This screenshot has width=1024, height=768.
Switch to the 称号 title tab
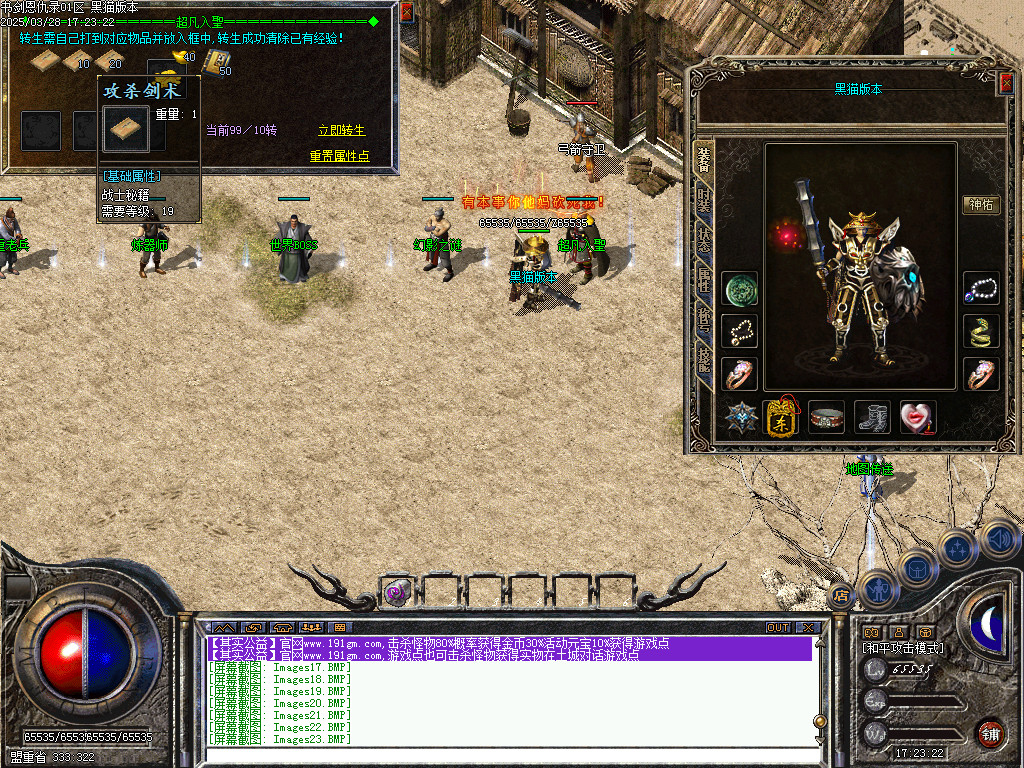click(704, 322)
